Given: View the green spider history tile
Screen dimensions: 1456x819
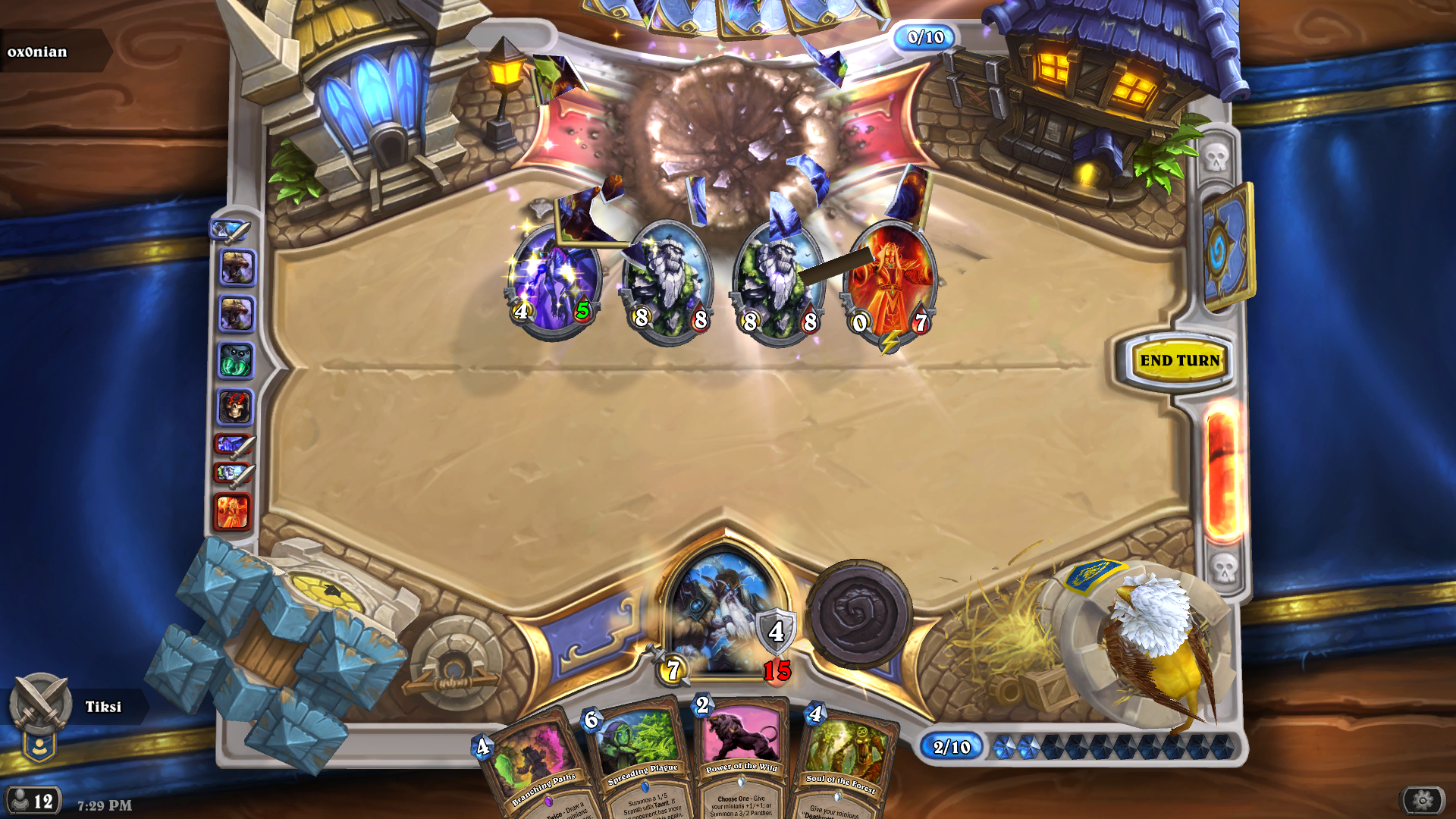Looking at the screenshot, I should pos(236,361).
